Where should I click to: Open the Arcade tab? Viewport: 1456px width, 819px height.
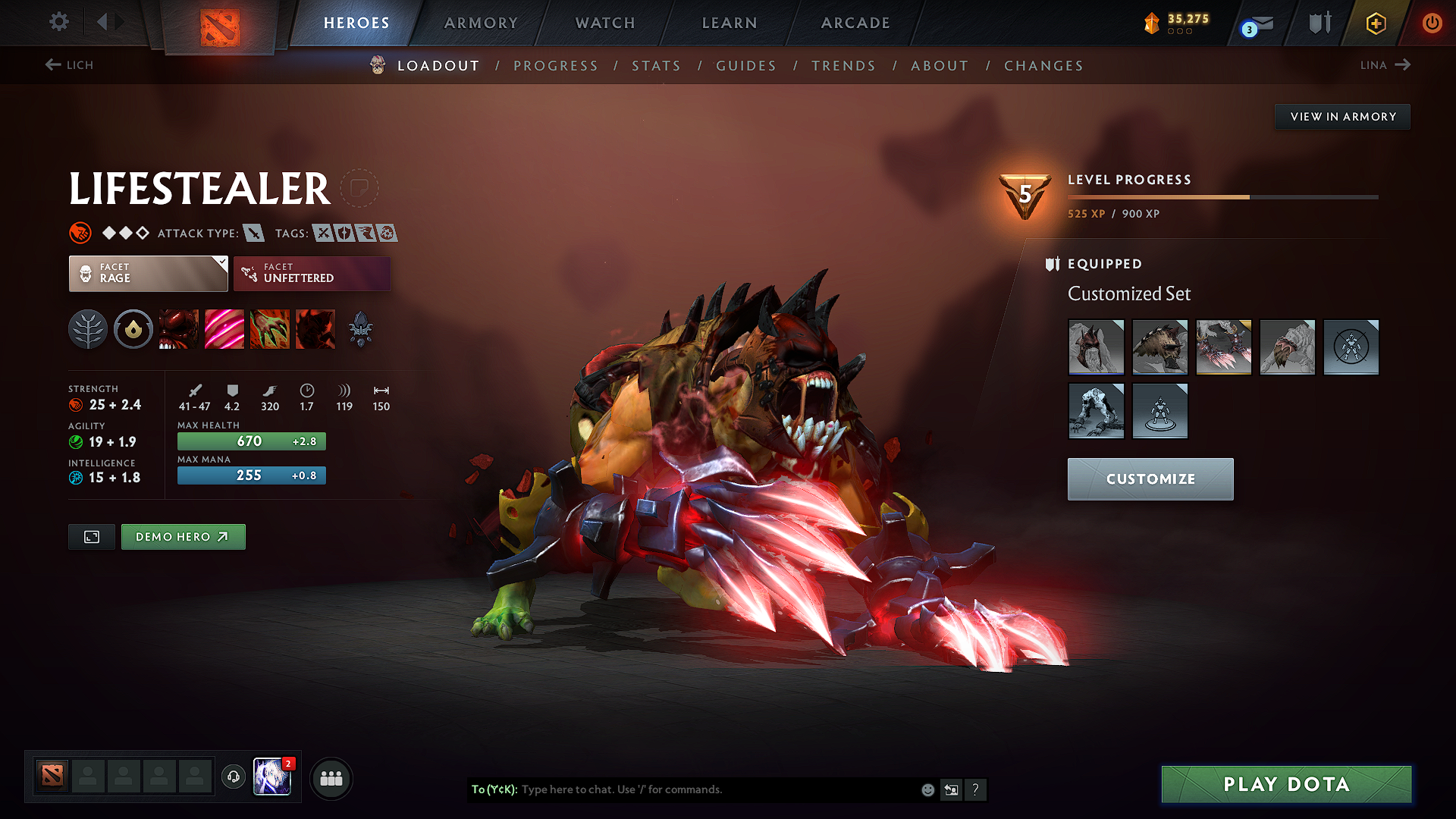coord(855,23)
